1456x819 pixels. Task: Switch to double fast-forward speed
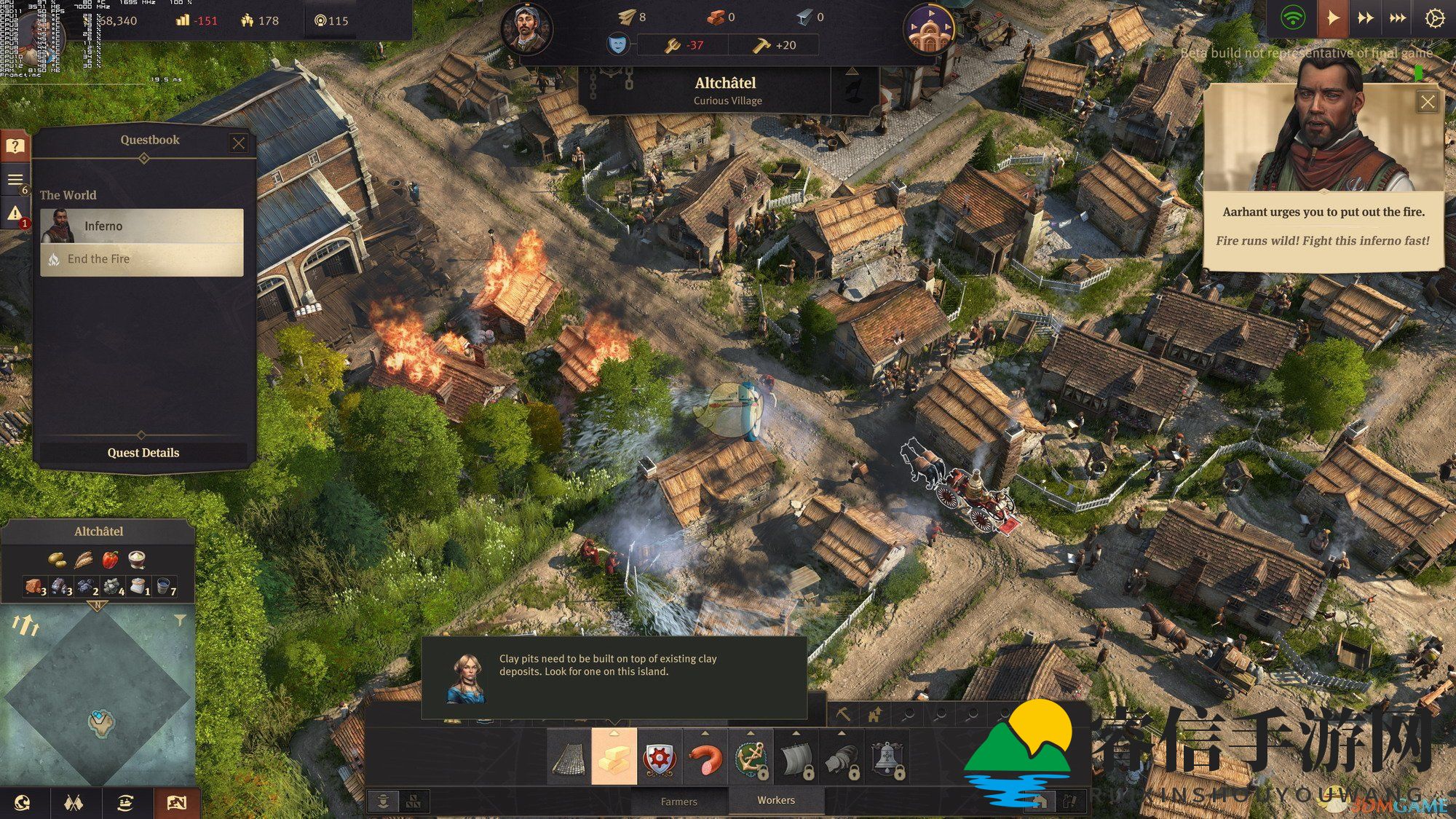tap(1365, 18)
